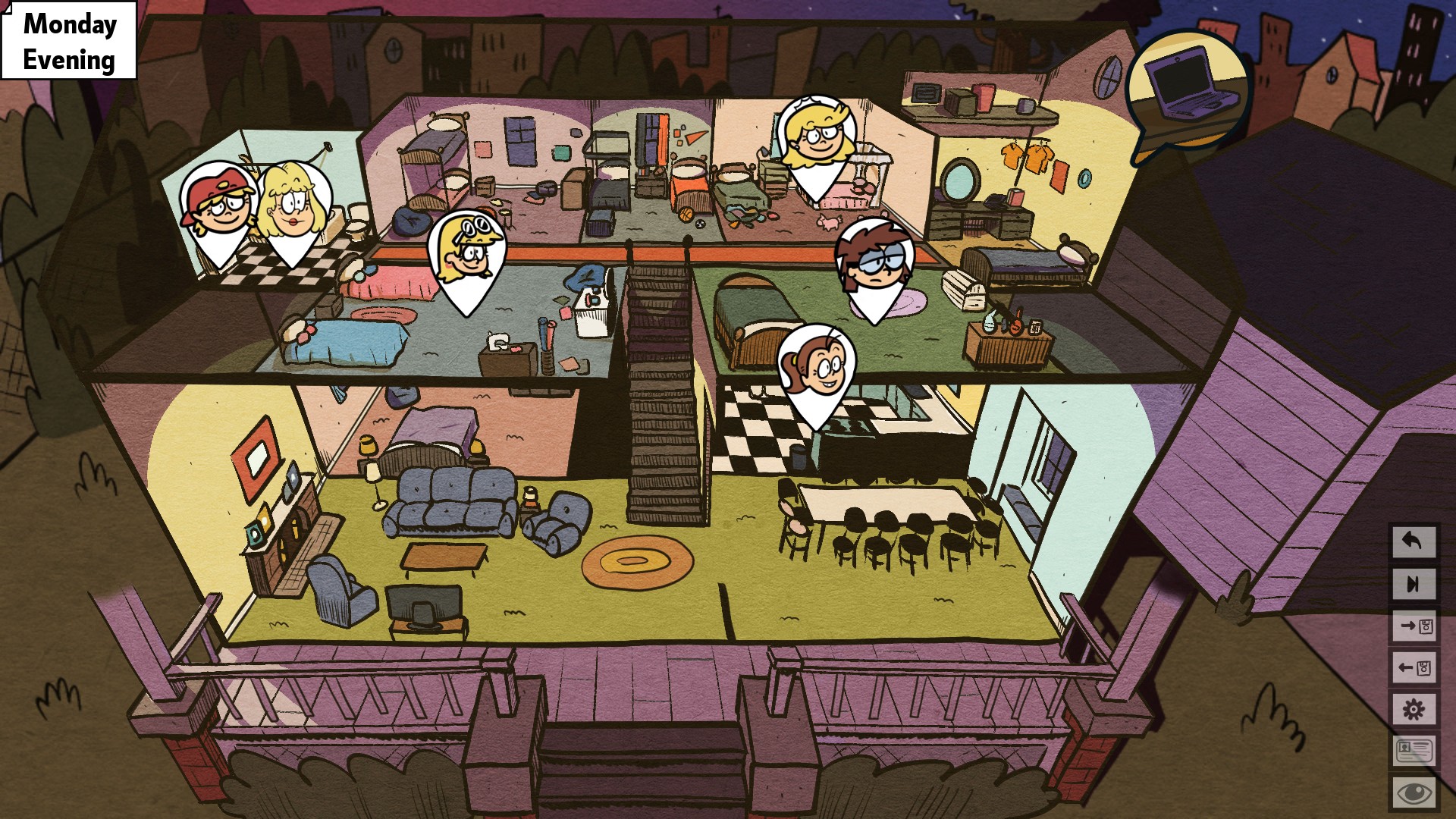Select the ponytail girl pin in kitchen
This screenshot has width=1456, height=819.
[x=817, y=369]
